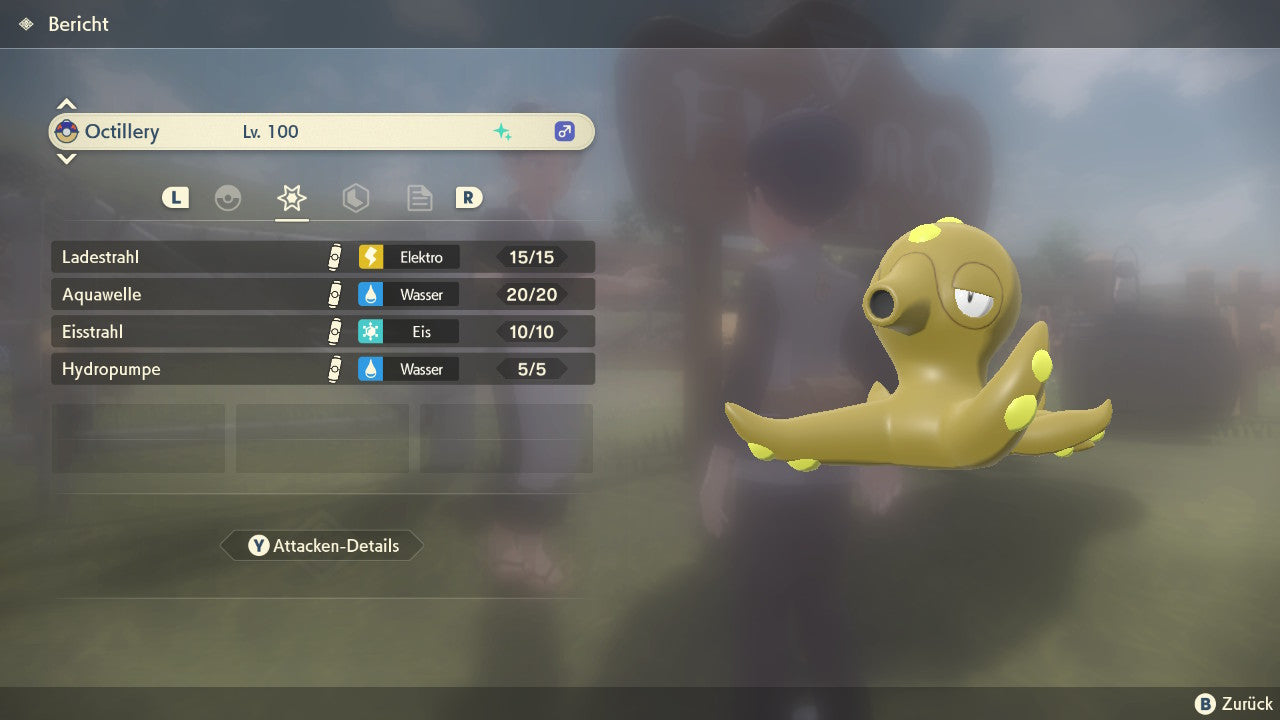Image resolution: width=1280 pixels, height=720 pixels.
Task: Open Attacken-Details for the moves
Action: tap(322, 546)
